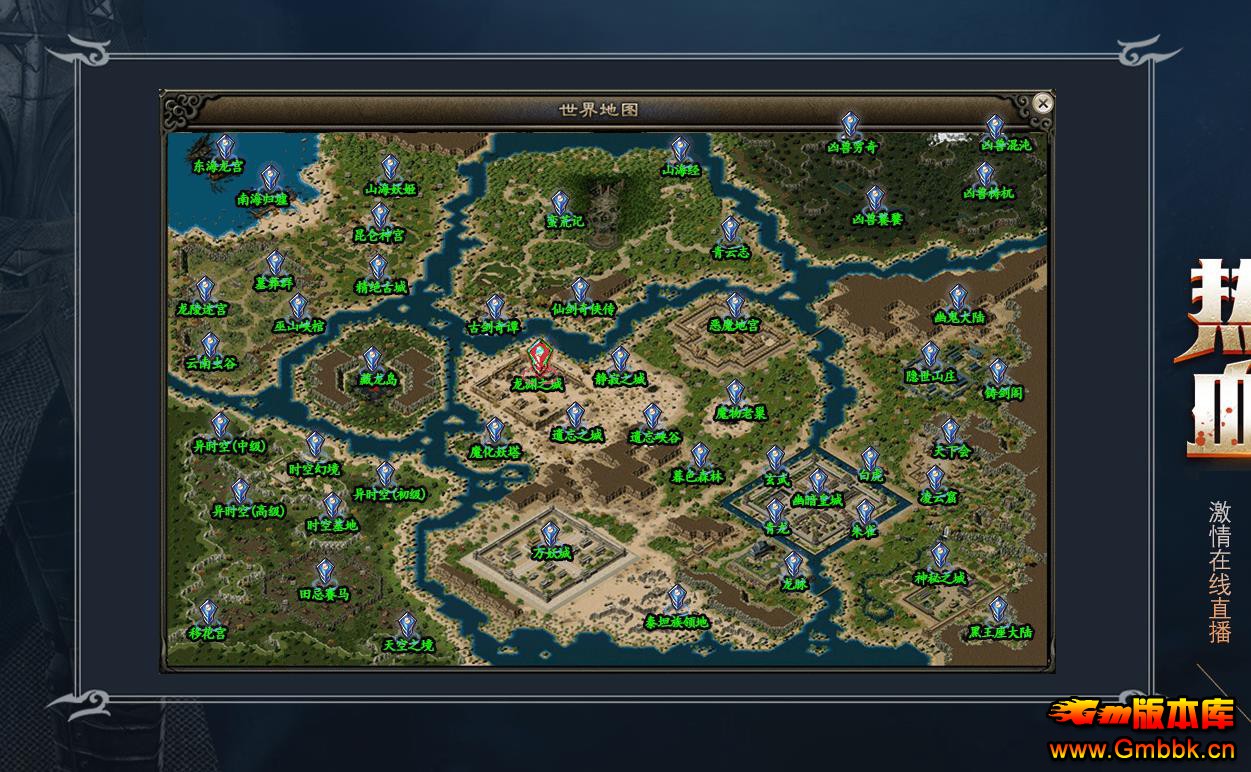Select the 万妖城 map marker
Viewport: 1251px width, 772px height.
pyautogui.click(x=550, y=536)
